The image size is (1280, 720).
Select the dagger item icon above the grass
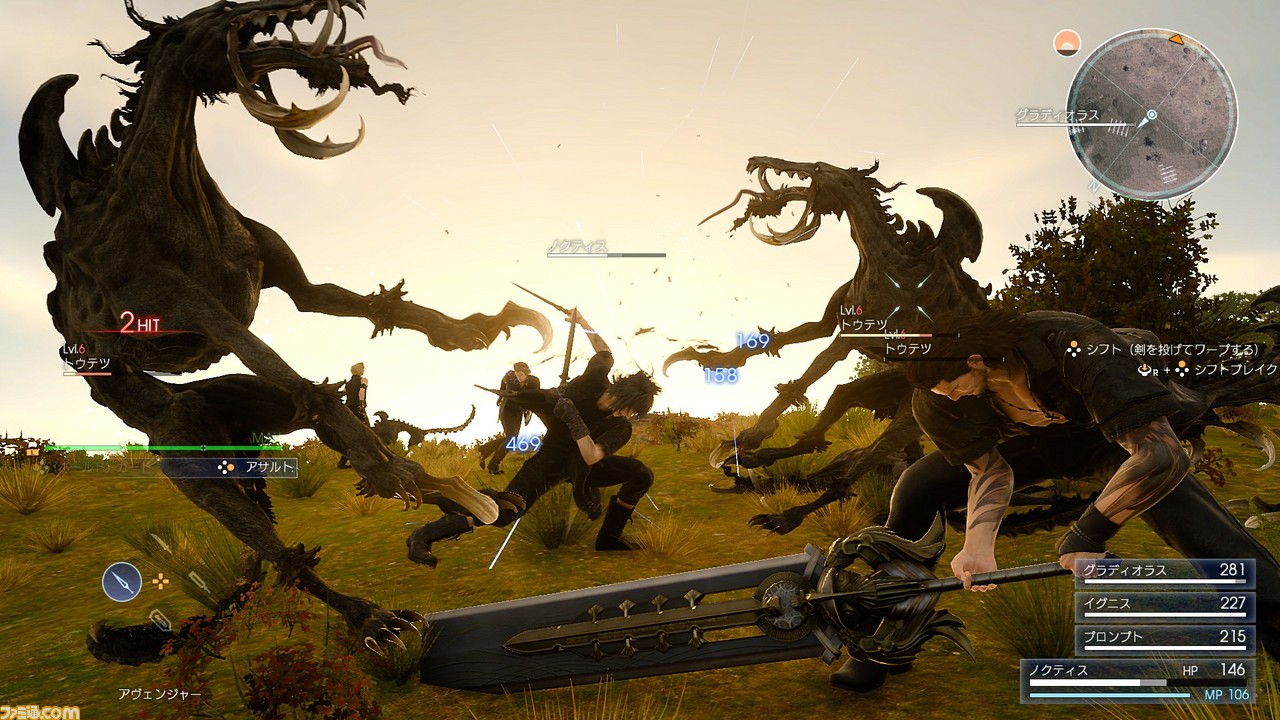[x=200, y=582]
